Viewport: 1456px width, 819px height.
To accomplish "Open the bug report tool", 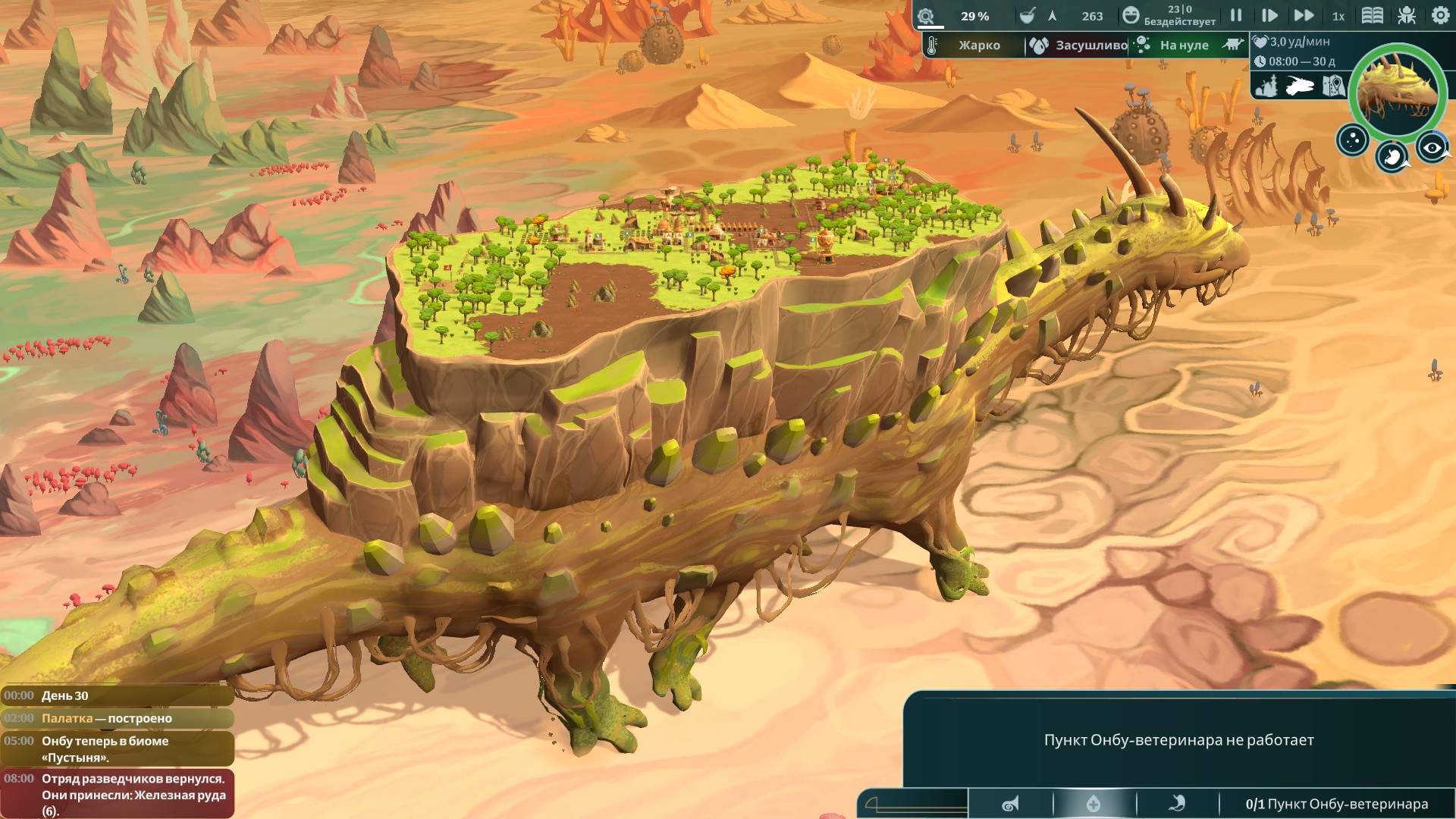I will pyautogui.click(x=1407, y=16).
